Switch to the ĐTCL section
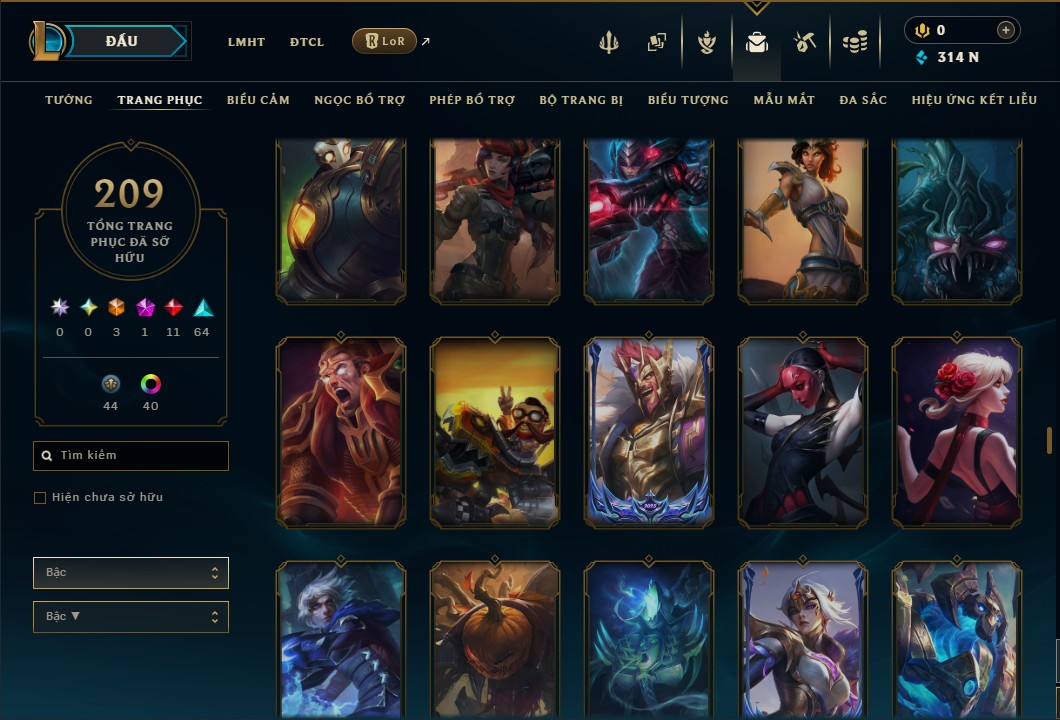 click(307, 42)
